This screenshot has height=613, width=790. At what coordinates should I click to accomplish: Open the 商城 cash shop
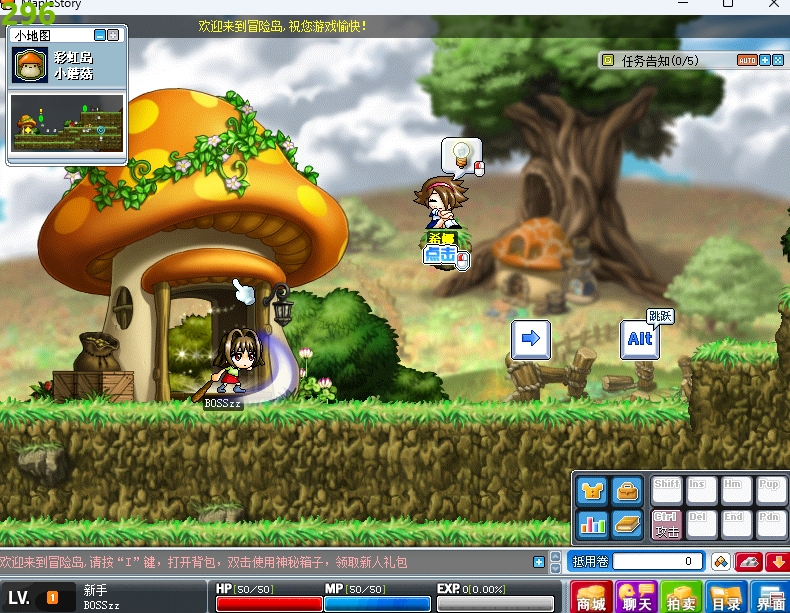(x=591, y=597)
